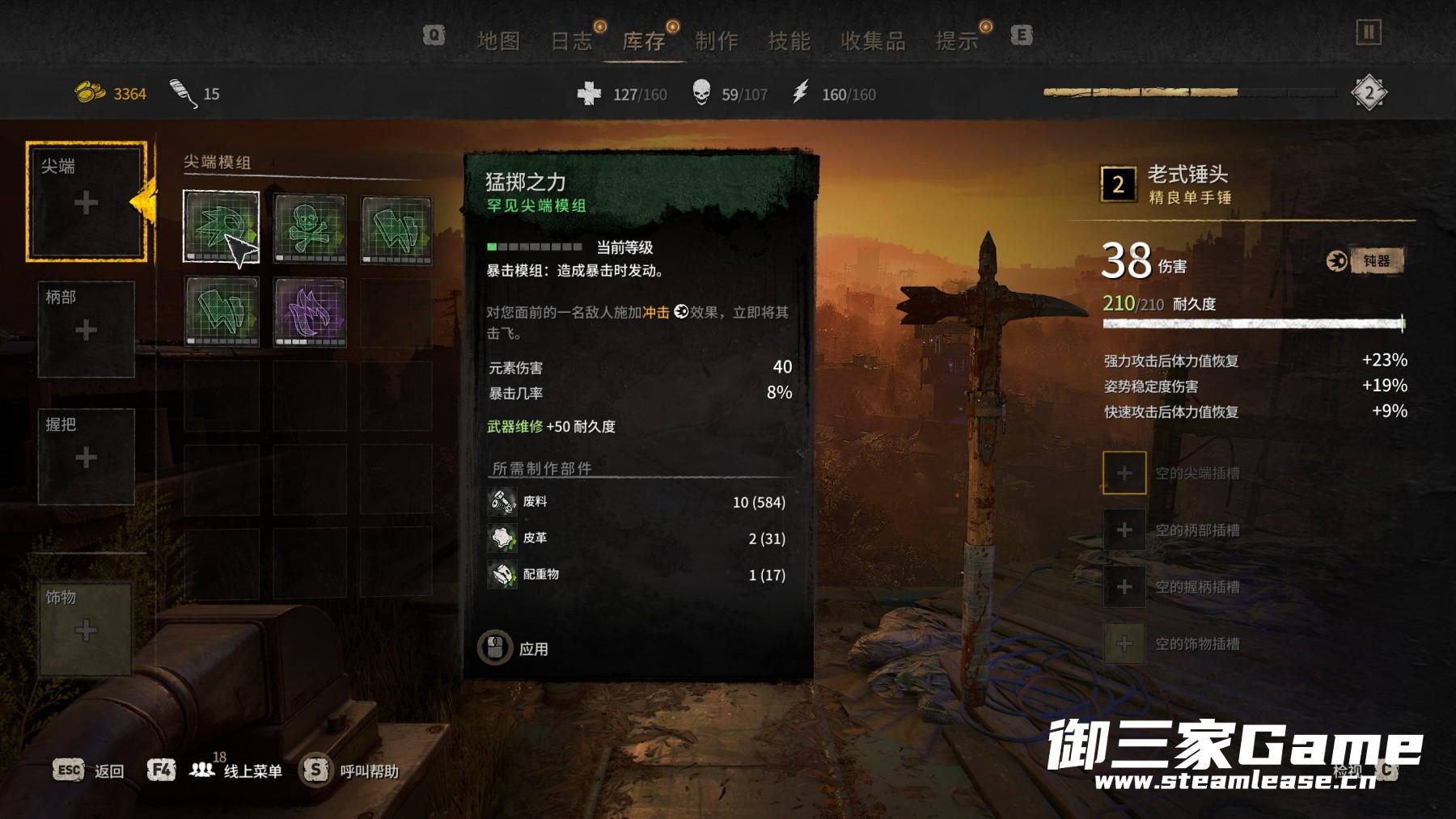Choose the 柄部 shaft mod slot
1456x819 pixels.
(x=86, y=329)
